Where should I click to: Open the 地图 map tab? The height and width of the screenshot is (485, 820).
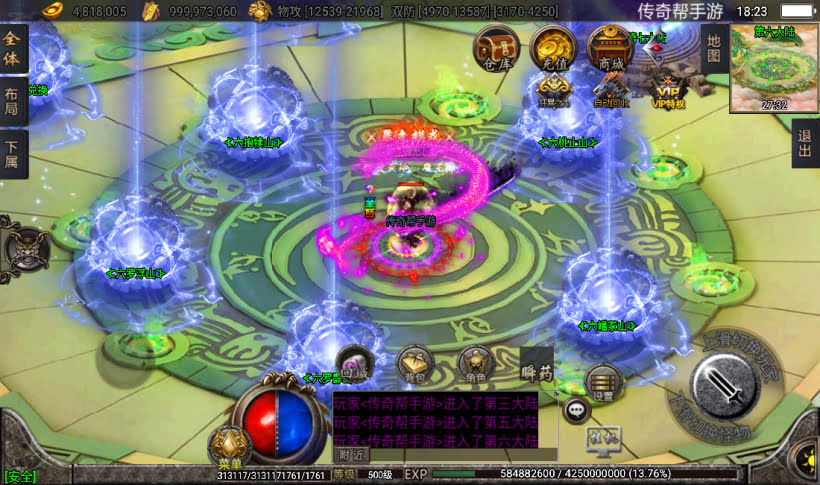[x=713, y=48]
